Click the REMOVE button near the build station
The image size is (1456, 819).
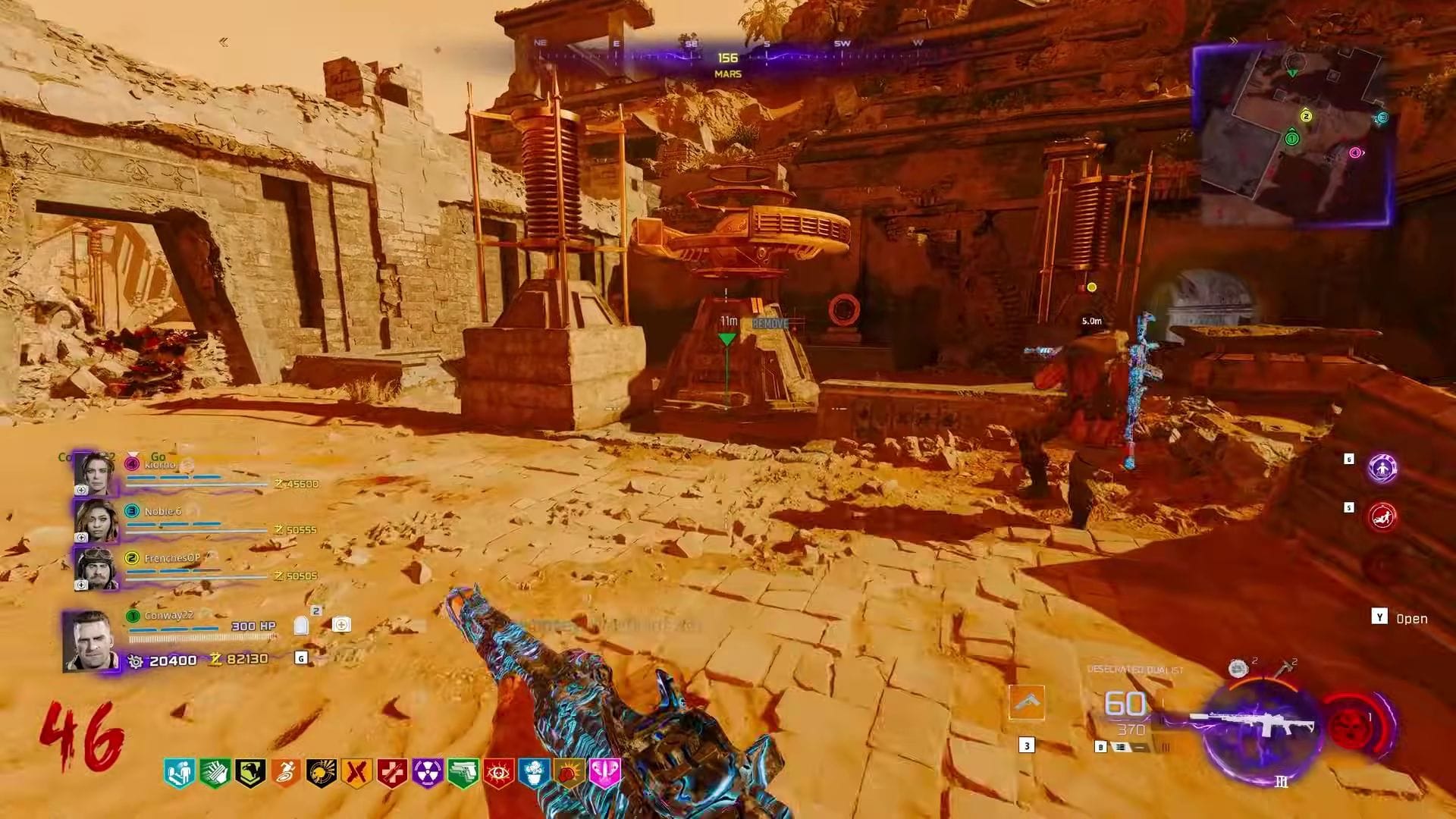770,323
